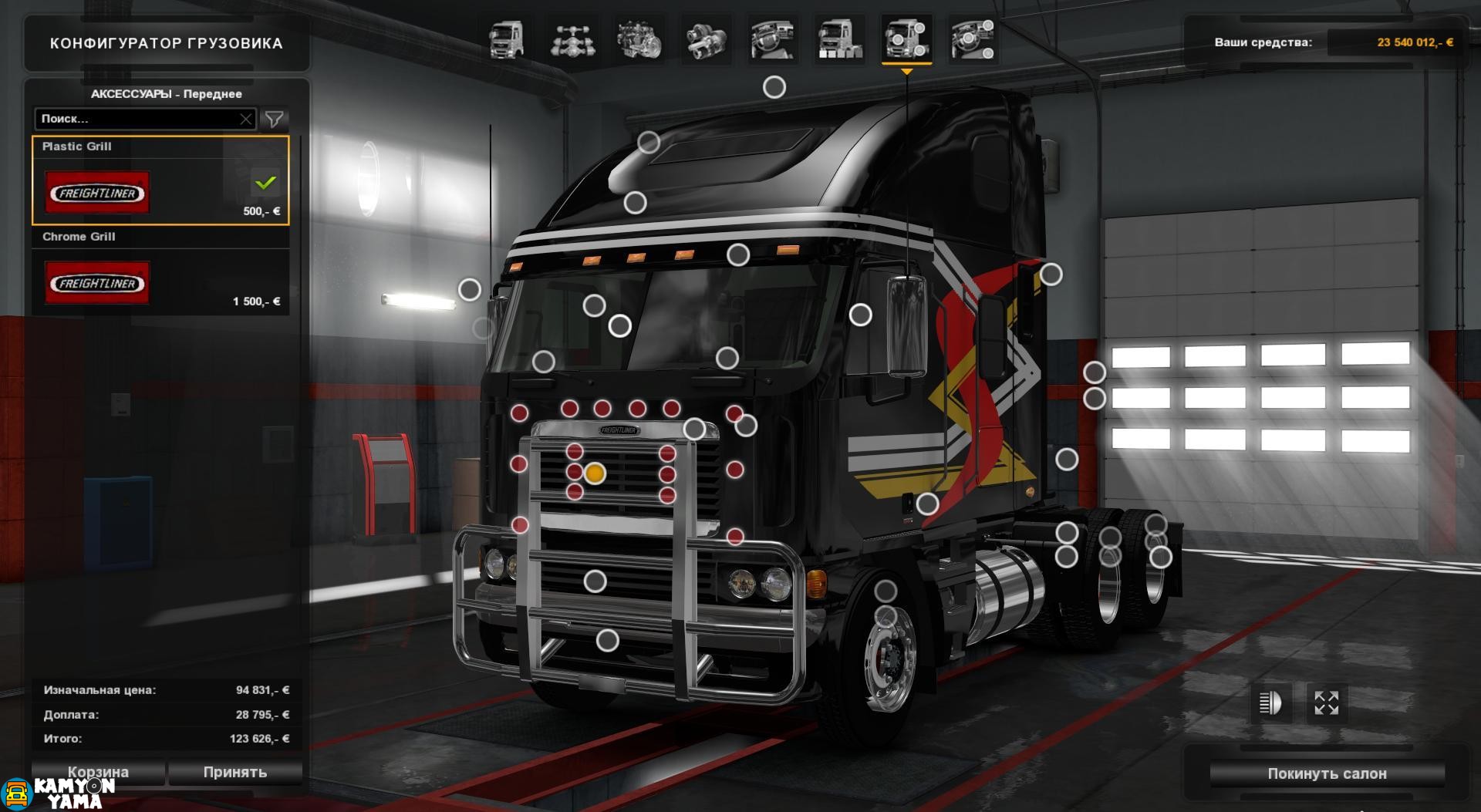
Task: Select the paint job category icon
Action: coord(838,40)
